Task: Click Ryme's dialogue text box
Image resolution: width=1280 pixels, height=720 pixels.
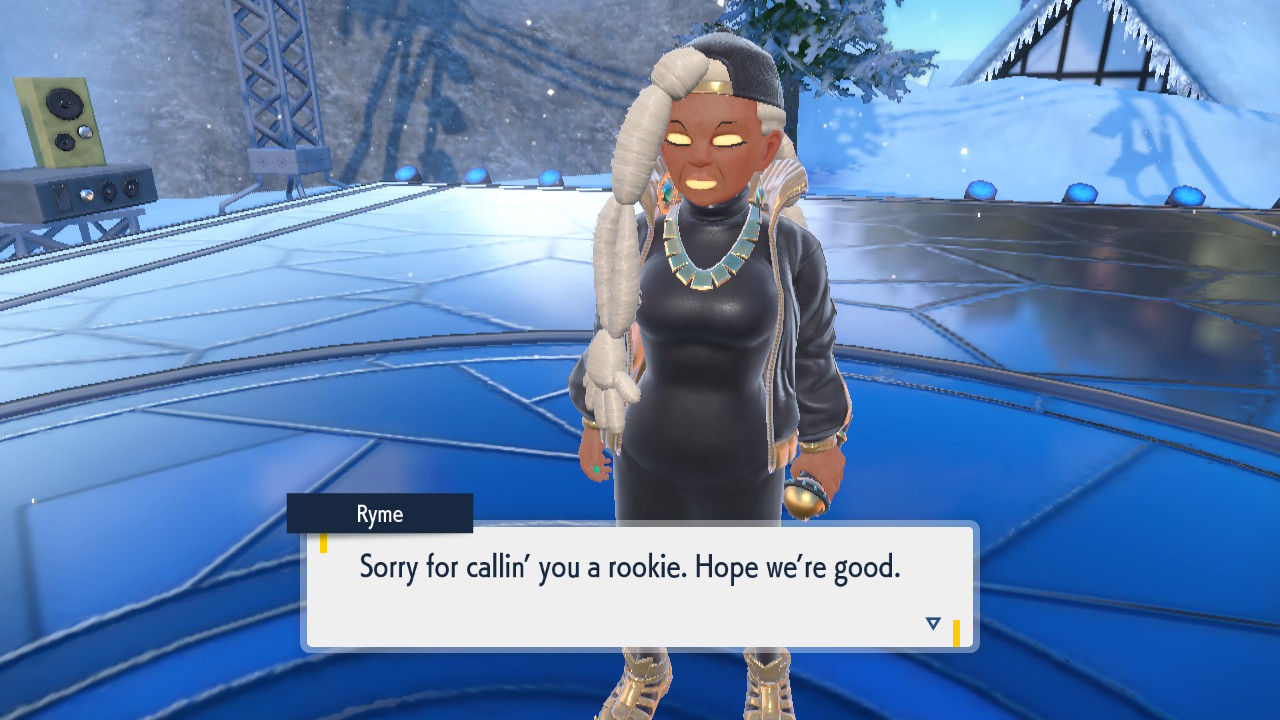Action: pos(640,586)
